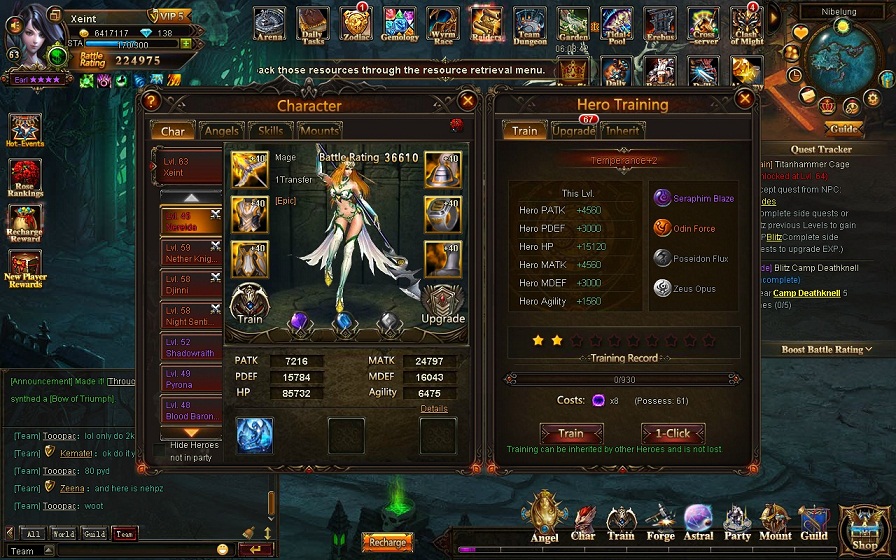The image size is (896, 560).
Task: Switch to the Upgrade tab
Action: 573,131
